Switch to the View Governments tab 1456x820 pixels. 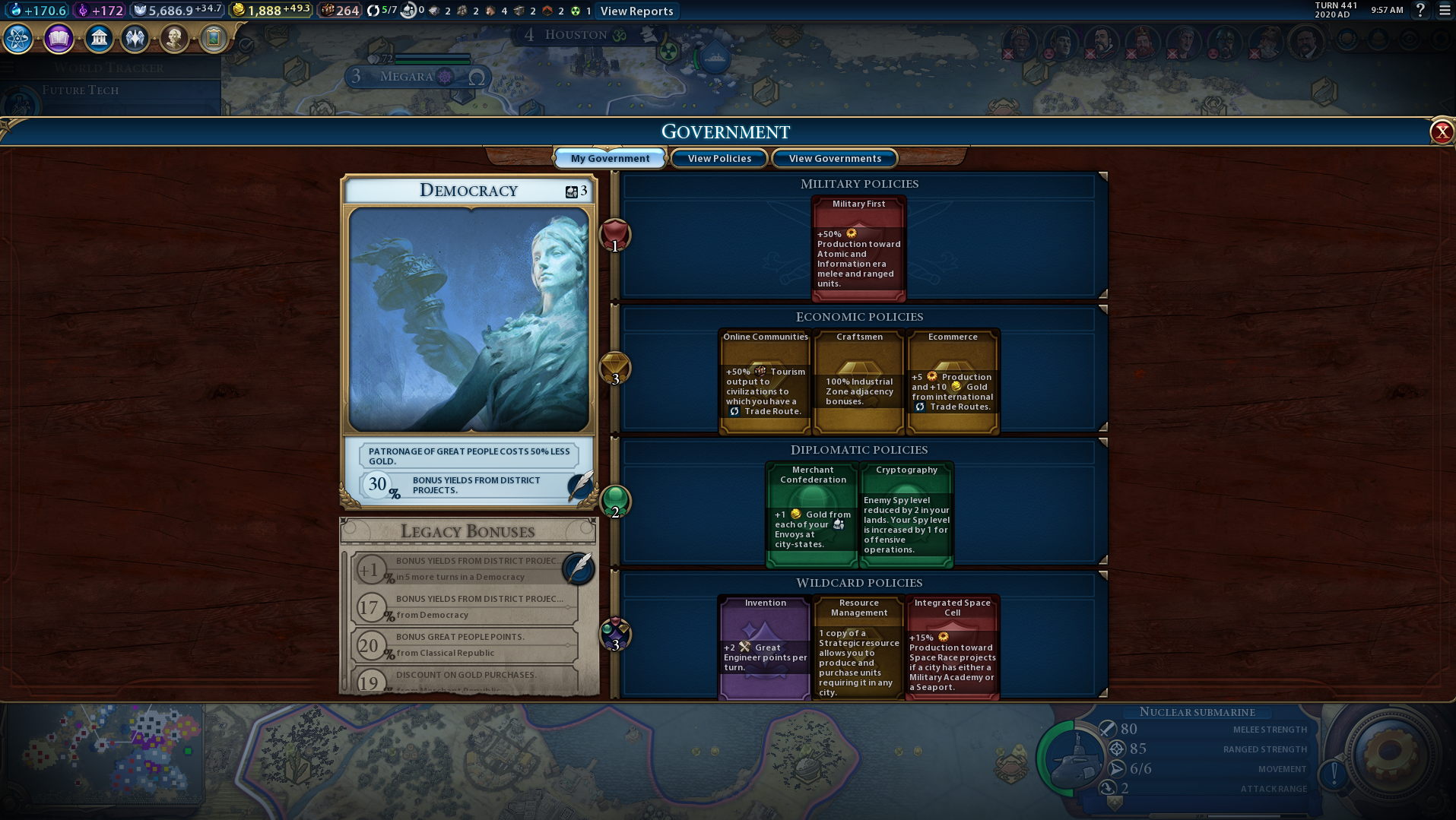point(834,158)
